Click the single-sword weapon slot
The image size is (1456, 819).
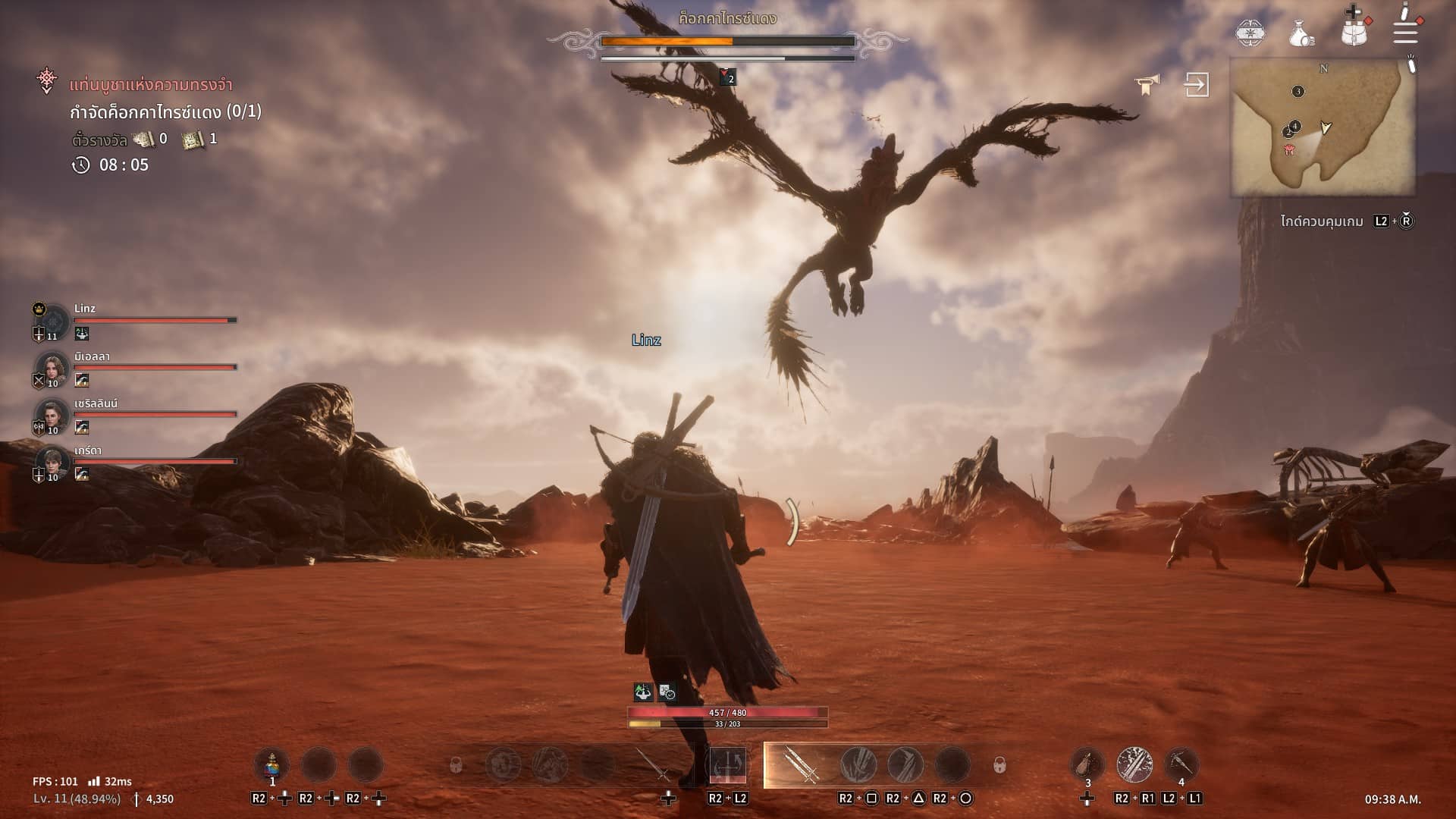click(x=653, y=764)
